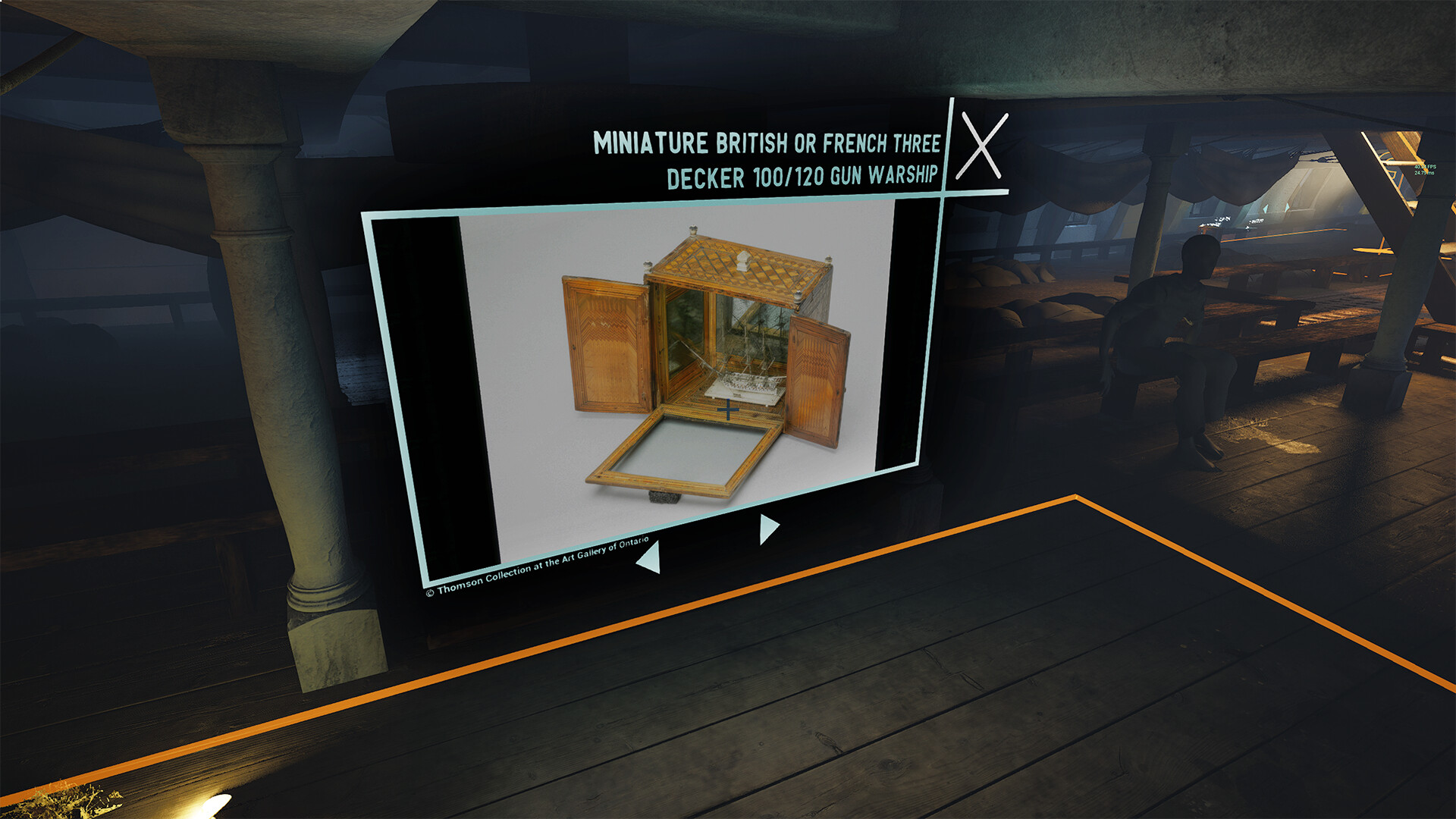Click the FPS counter overlay readout

pyautogui.click(x=1425, y=168)
